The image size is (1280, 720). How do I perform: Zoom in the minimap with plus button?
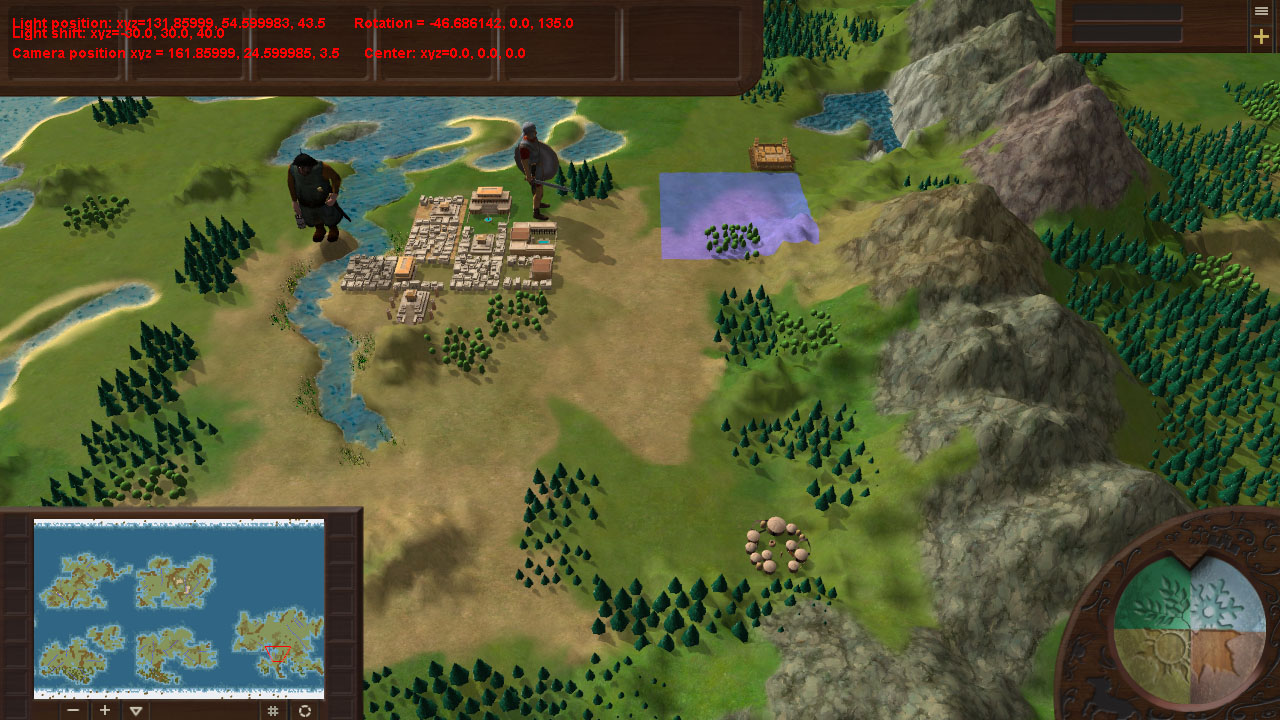pyautogui.click(x=105, y=710)
